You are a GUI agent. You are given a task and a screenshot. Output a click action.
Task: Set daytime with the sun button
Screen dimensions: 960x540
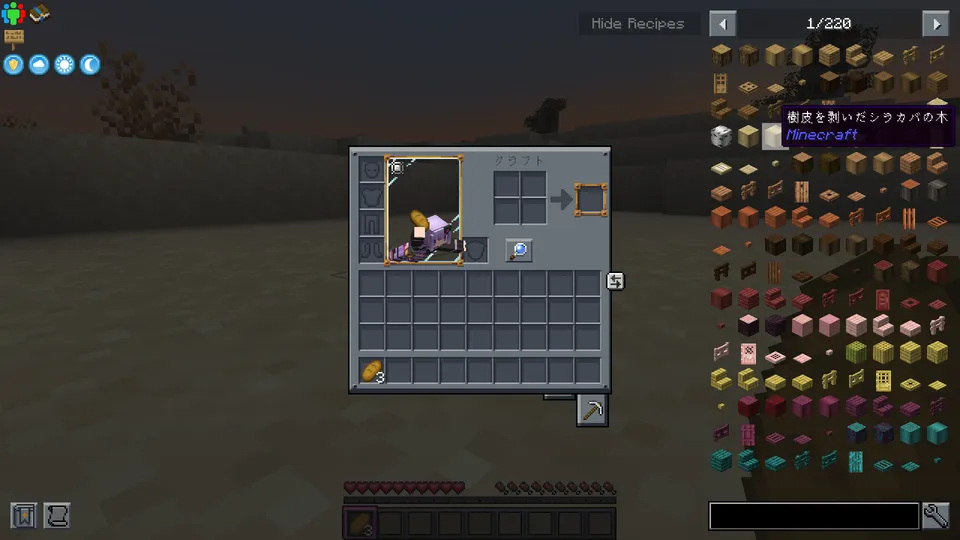65,65
